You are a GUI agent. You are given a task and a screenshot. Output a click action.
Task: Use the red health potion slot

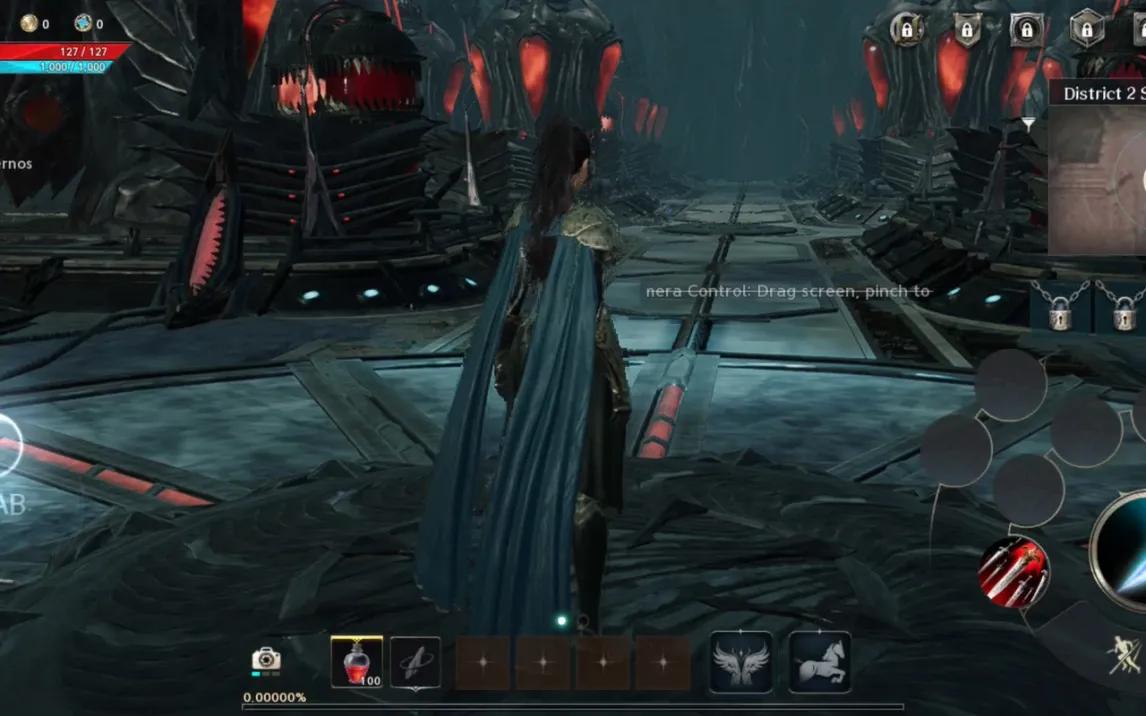(x=356, y=661)
